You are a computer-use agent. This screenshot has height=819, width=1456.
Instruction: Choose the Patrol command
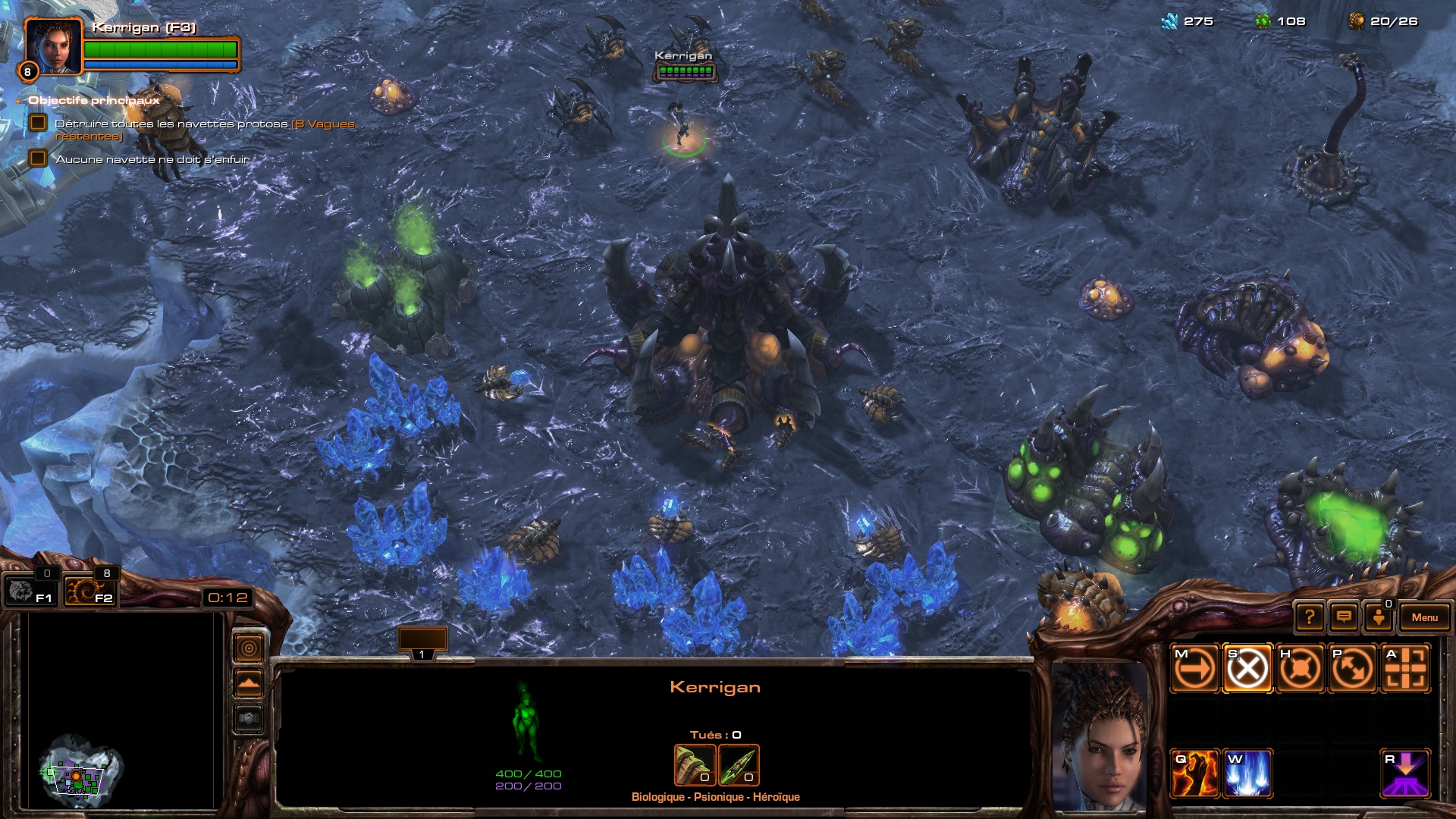[1352, 669]
